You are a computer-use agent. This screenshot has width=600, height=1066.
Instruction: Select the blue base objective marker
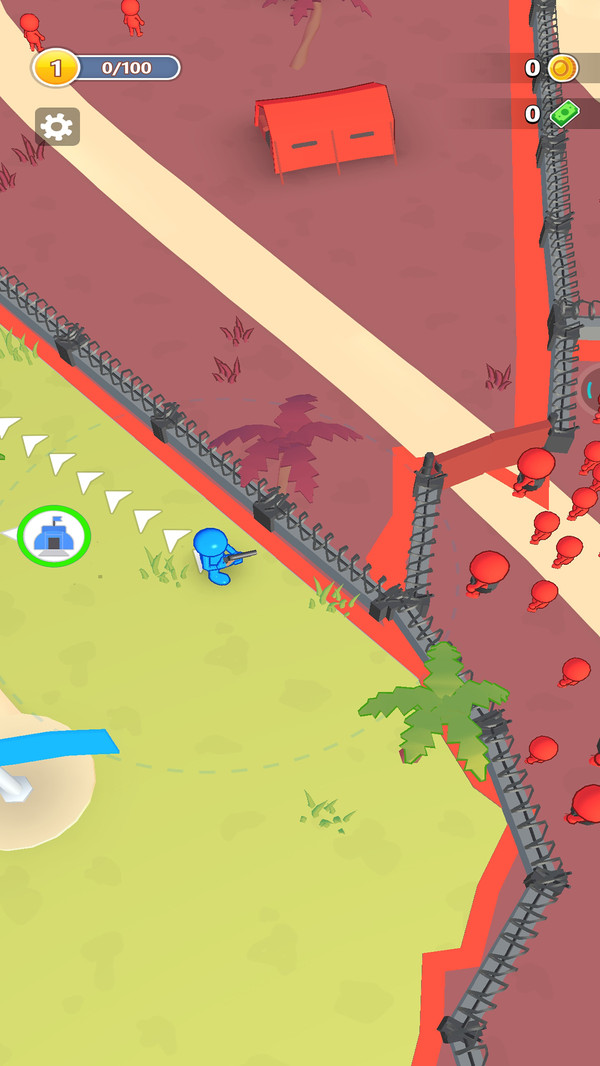pyautogui.click(x=54, y=536)
